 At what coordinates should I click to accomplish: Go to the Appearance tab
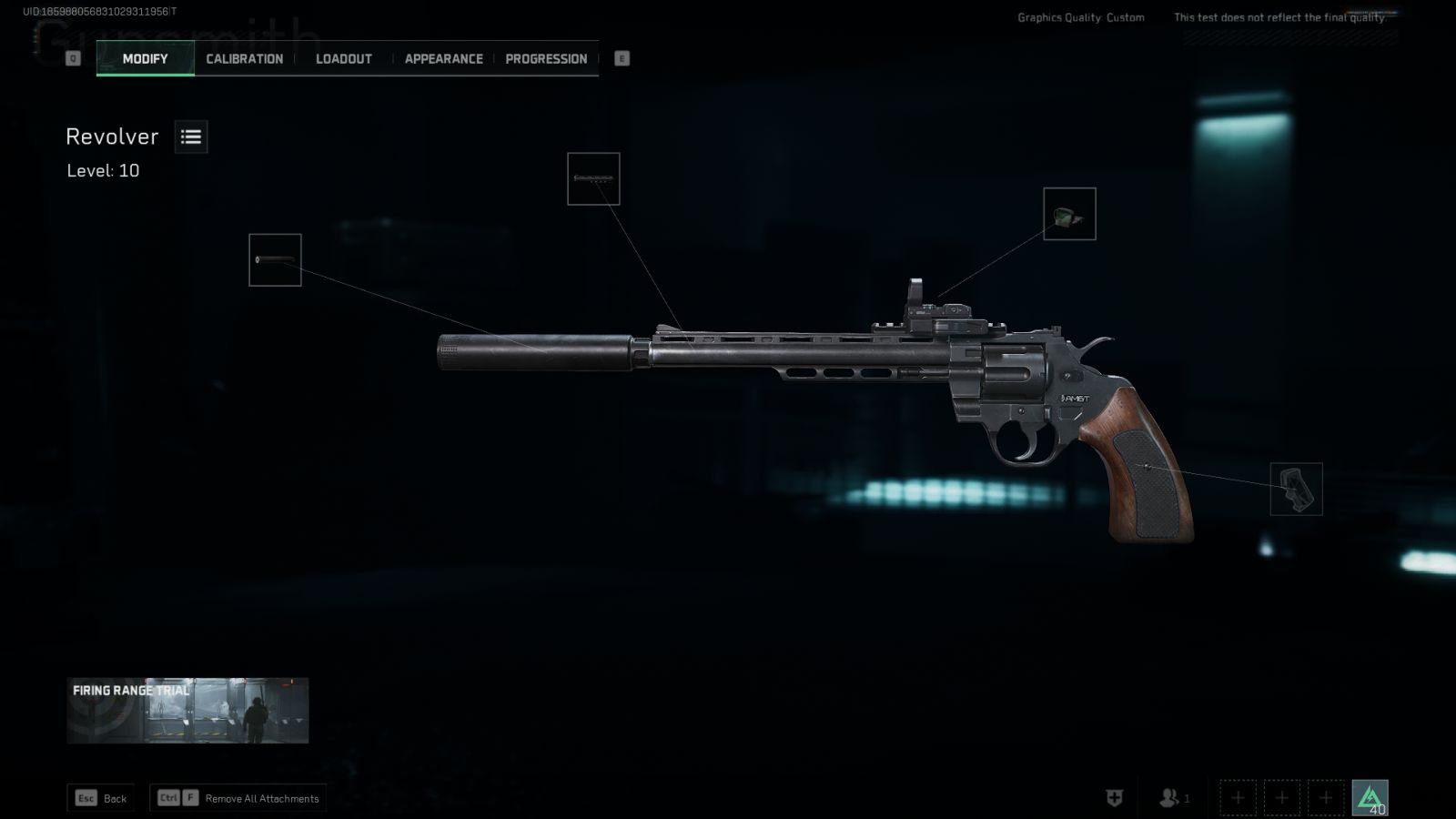pyautogui.click(x=443, y=59)
